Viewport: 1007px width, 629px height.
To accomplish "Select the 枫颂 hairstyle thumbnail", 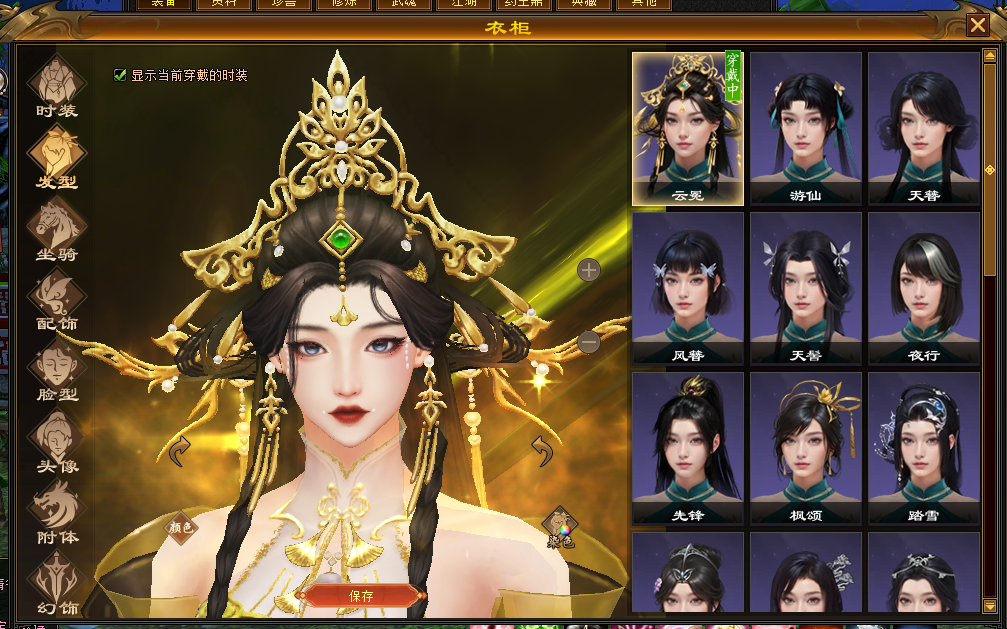I will pos(805,448).
